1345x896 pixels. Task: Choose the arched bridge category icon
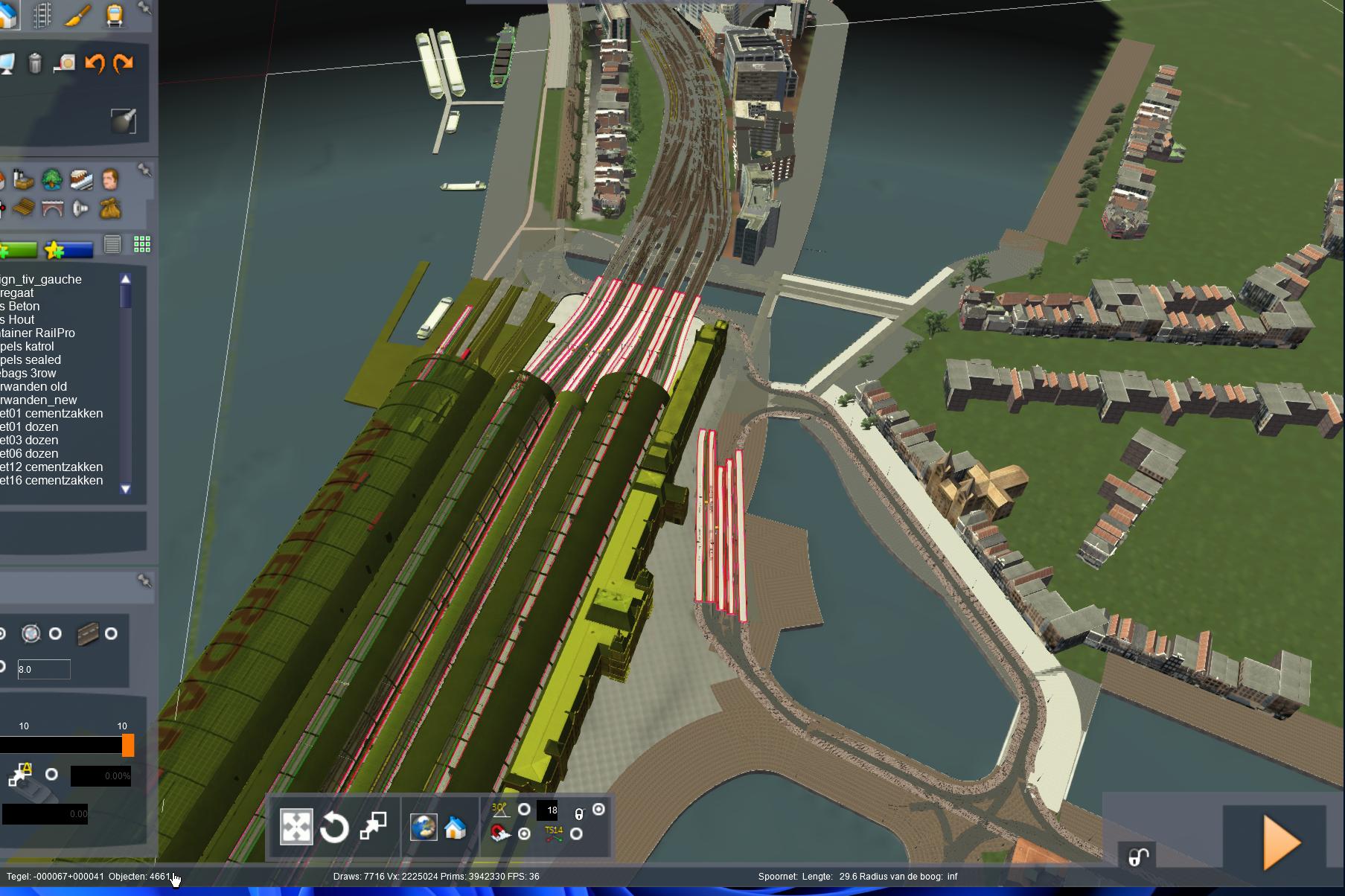point(51,209)
